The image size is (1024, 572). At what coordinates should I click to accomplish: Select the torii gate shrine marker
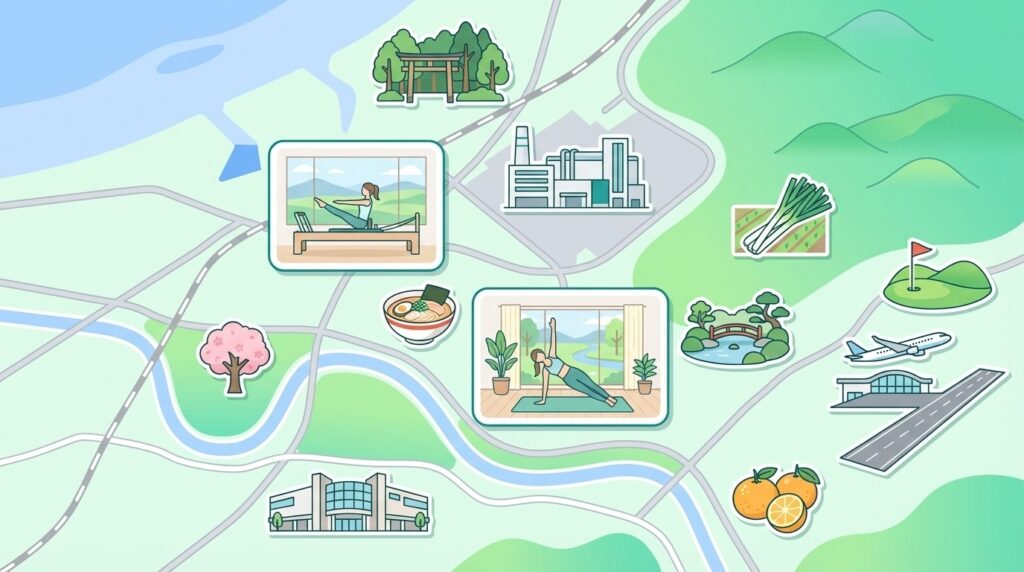click(x=439, y=64)
